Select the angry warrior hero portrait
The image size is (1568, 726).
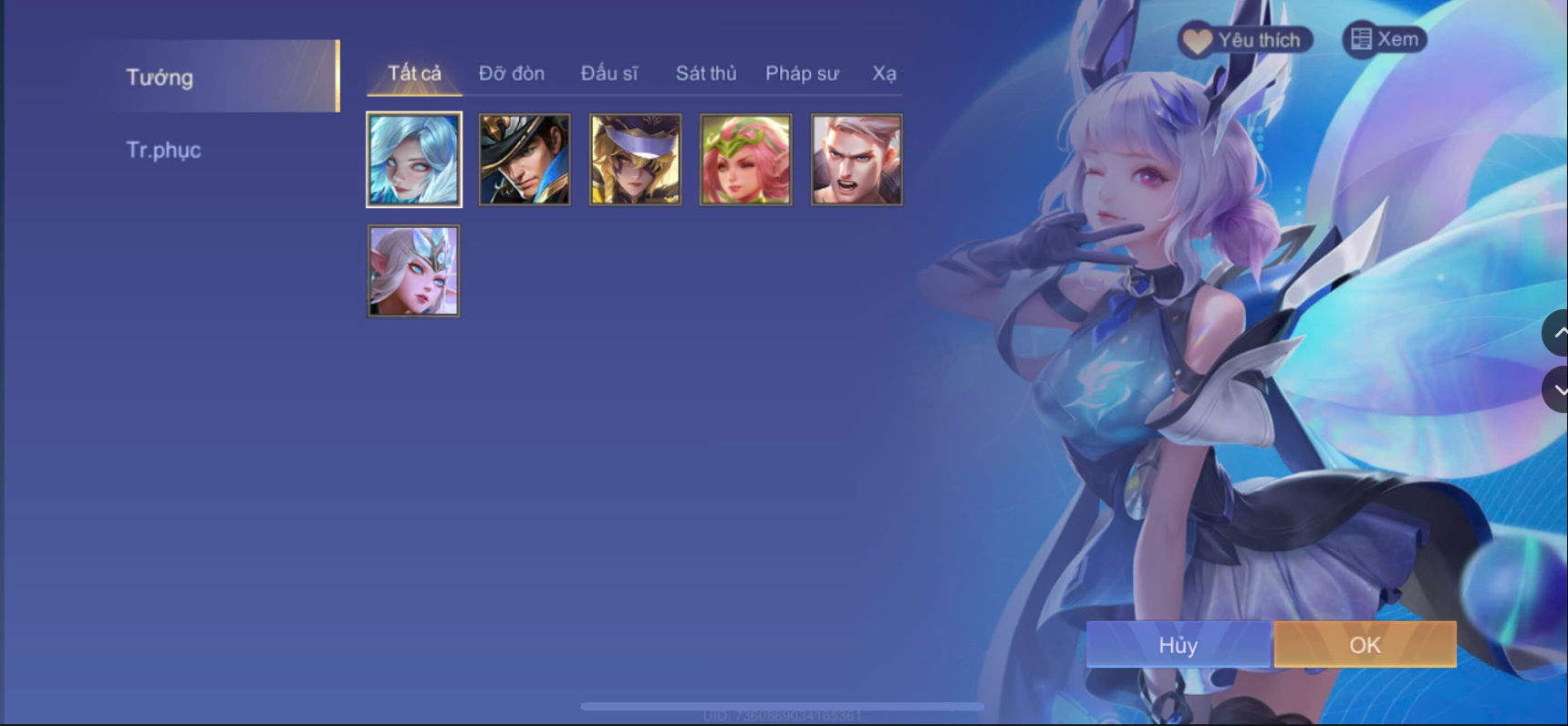click(856, 159)
